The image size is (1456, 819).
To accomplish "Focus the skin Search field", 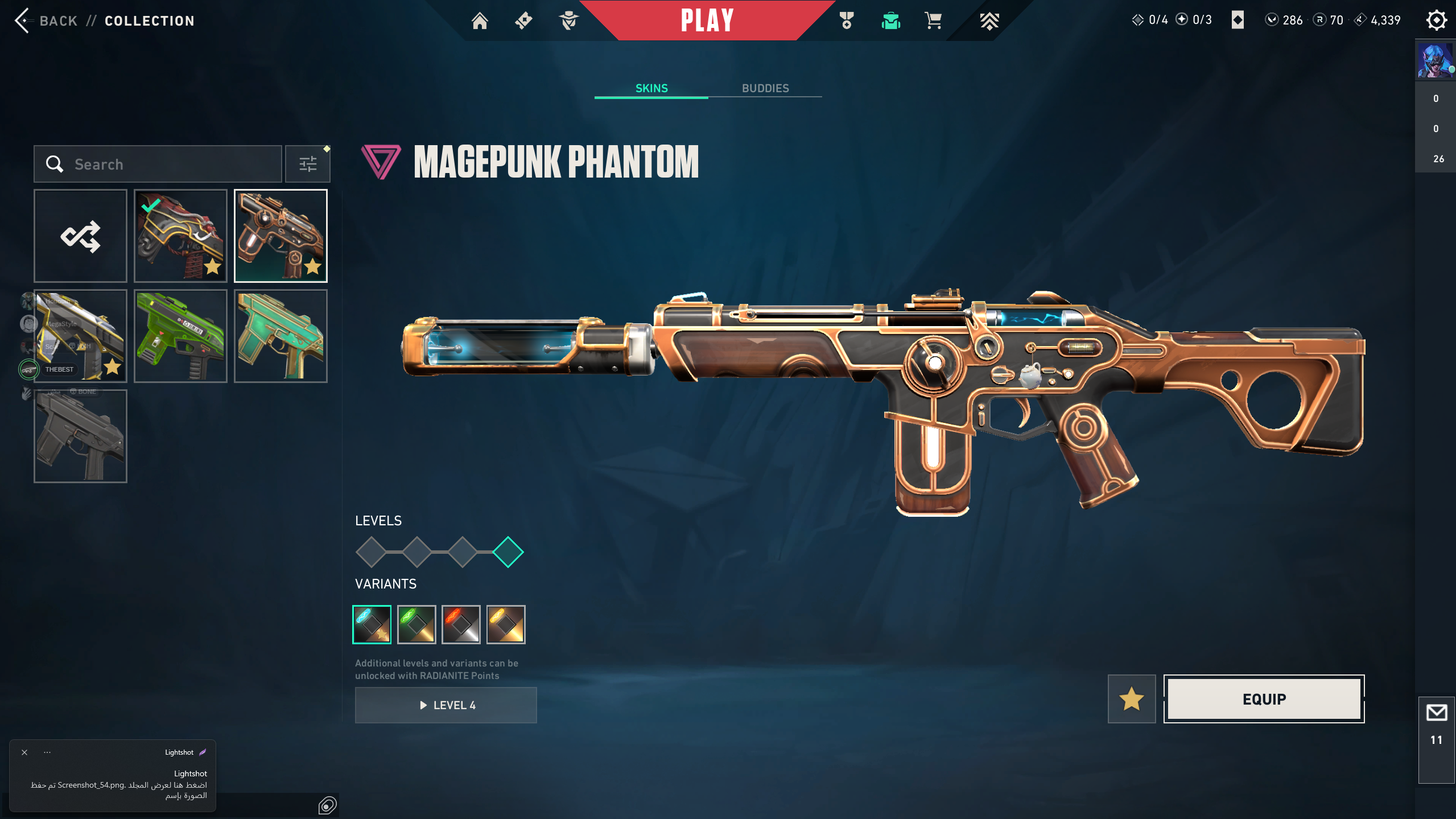I will click(171, 164).
